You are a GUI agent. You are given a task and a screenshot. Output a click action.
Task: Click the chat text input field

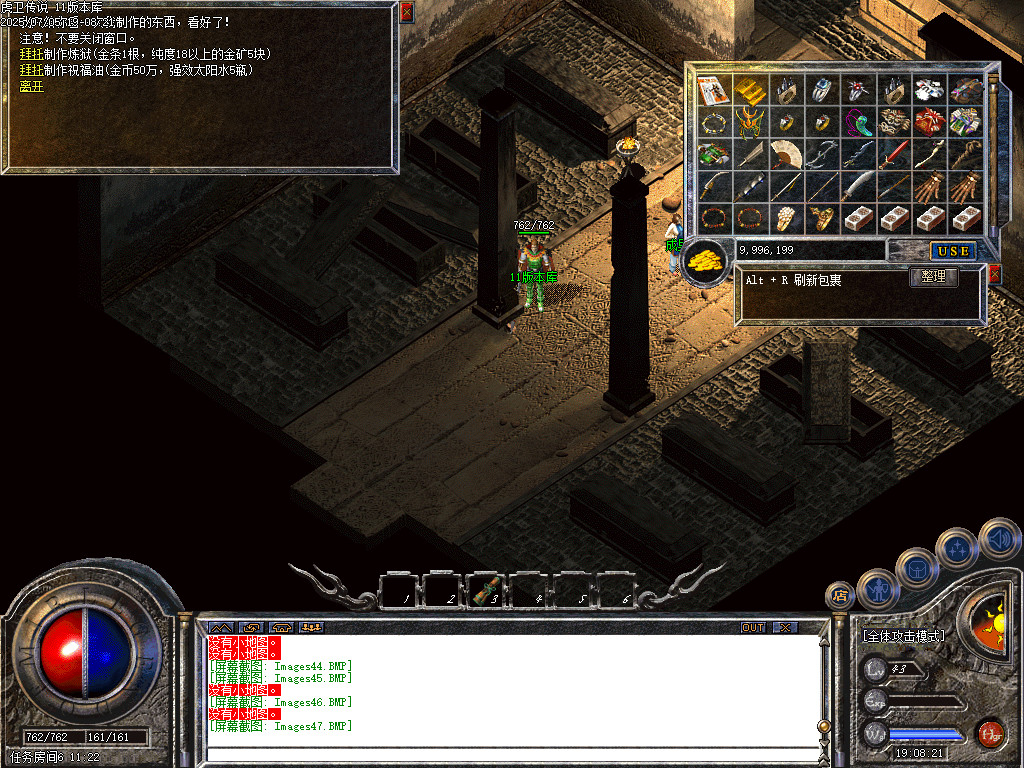click(x=510, y=752)
